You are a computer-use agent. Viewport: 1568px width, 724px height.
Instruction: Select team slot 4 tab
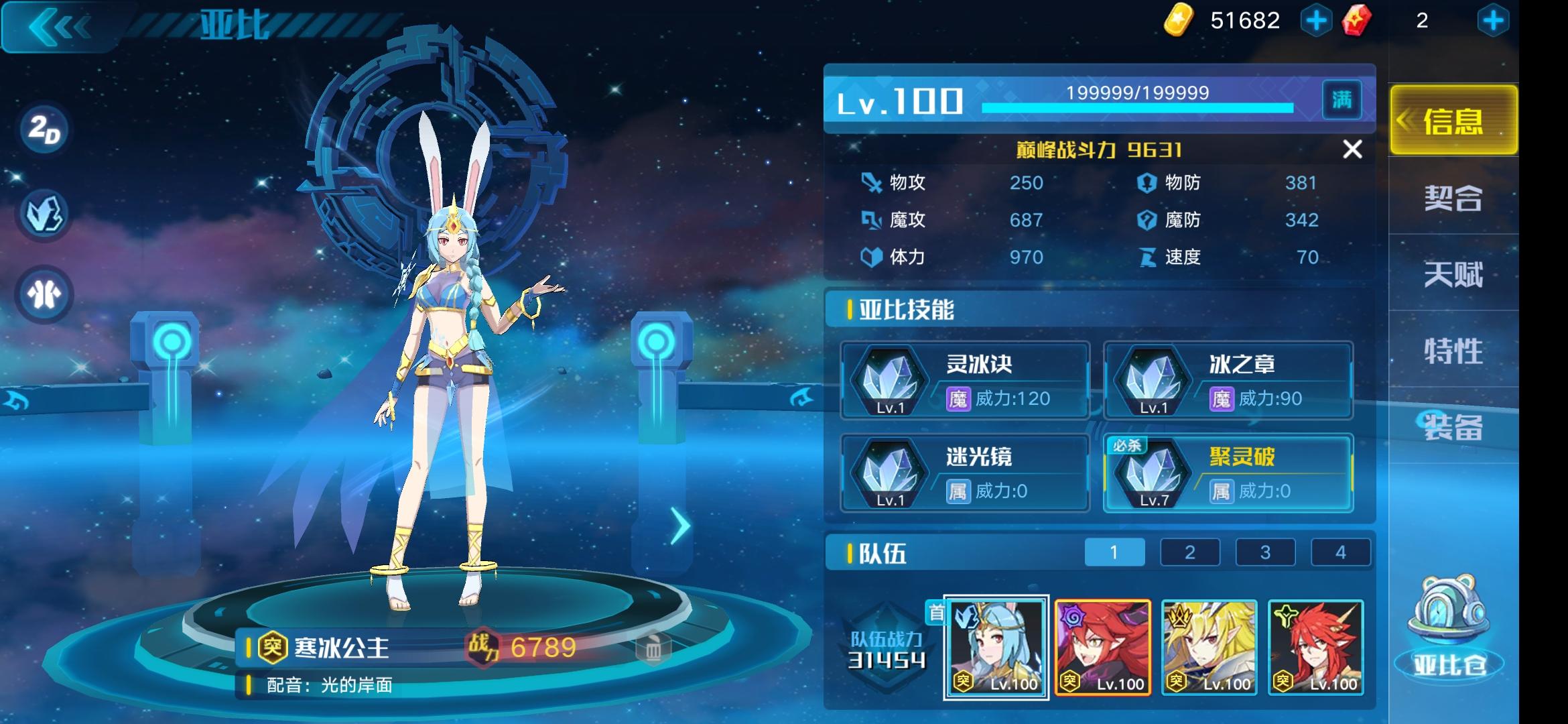[x=1340, y=552]
